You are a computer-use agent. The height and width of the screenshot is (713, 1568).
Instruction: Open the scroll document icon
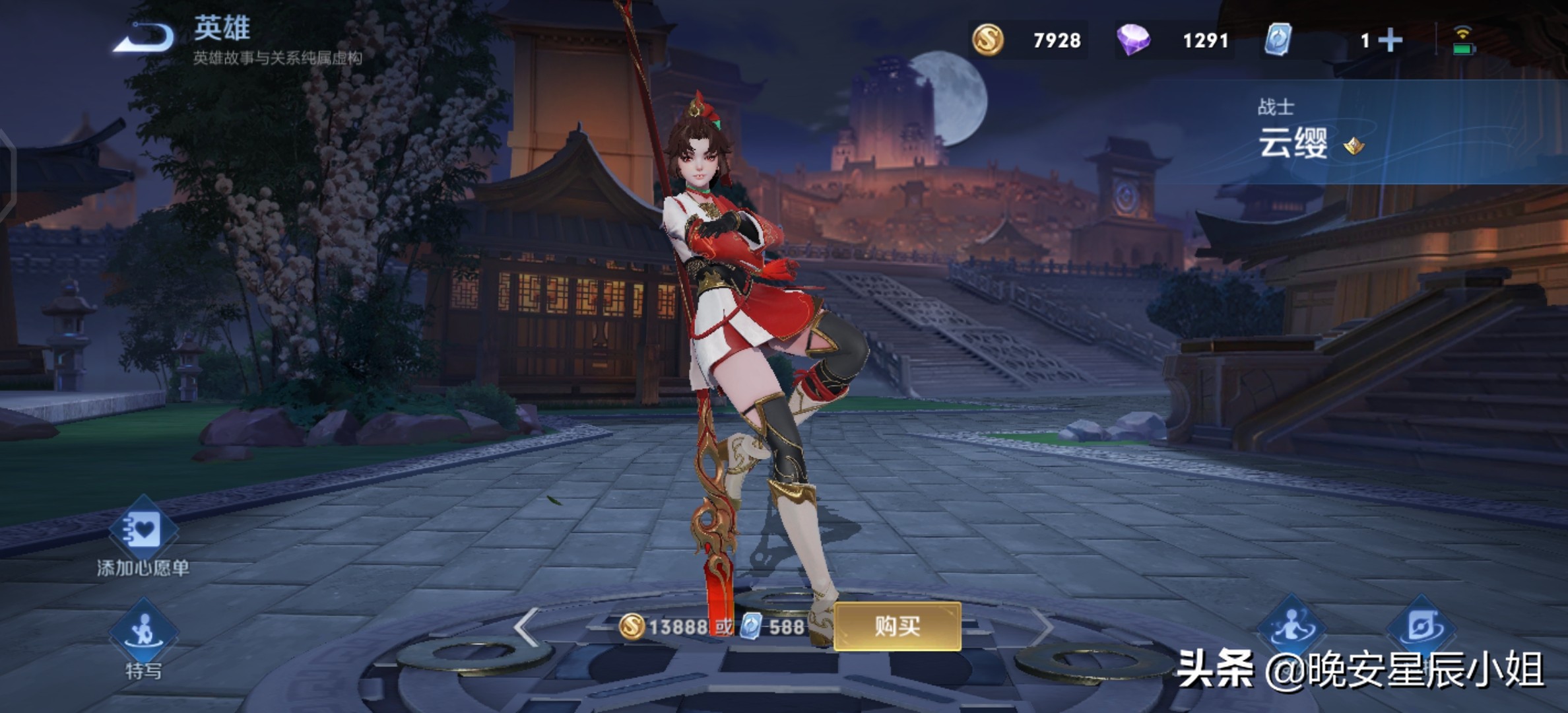[1421, 626]
